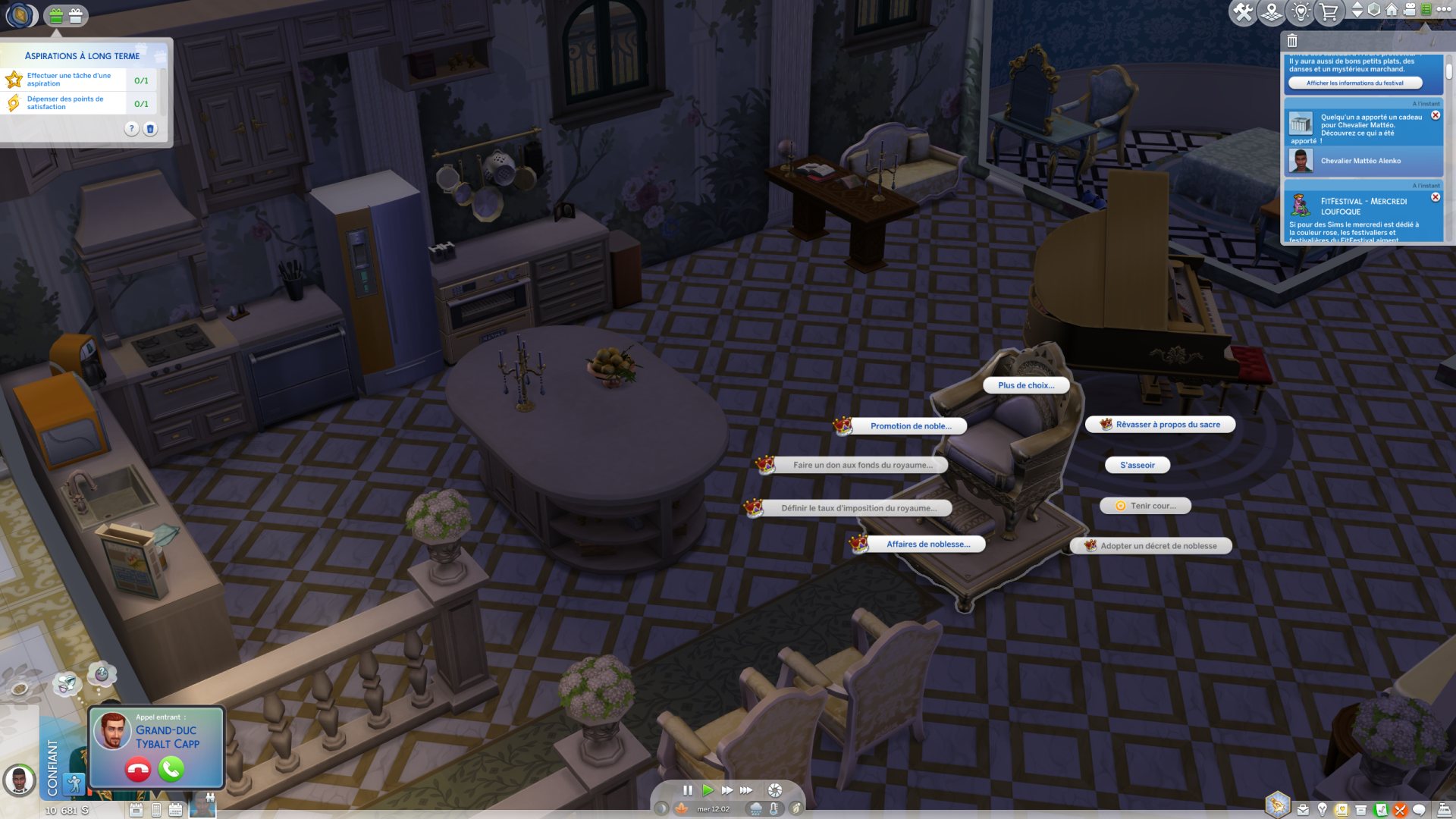The image size is (1456, 819).
Task: Open the phone icon in the bottom bar
Action: [155, 810]
